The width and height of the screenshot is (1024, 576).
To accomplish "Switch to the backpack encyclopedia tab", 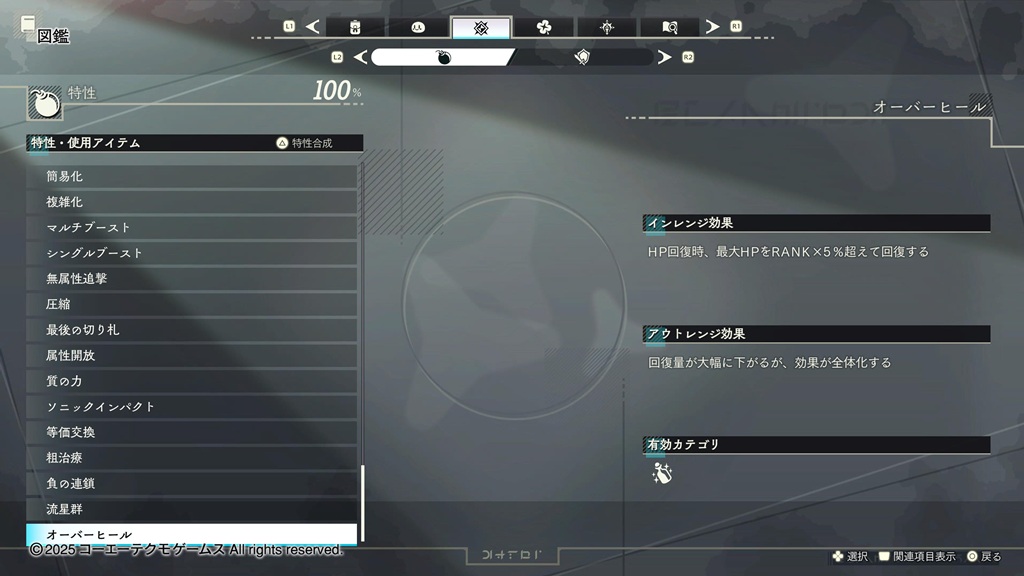I will point(355,27).
